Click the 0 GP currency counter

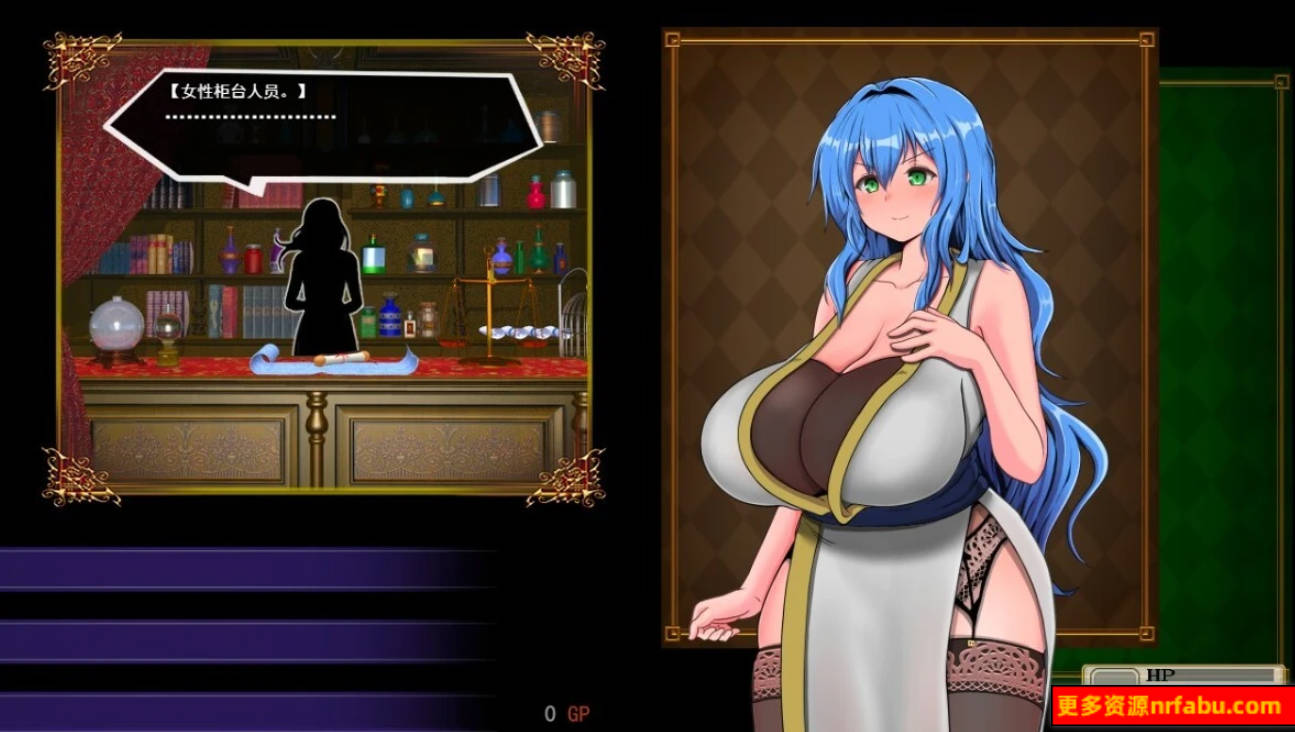(566, 712)
